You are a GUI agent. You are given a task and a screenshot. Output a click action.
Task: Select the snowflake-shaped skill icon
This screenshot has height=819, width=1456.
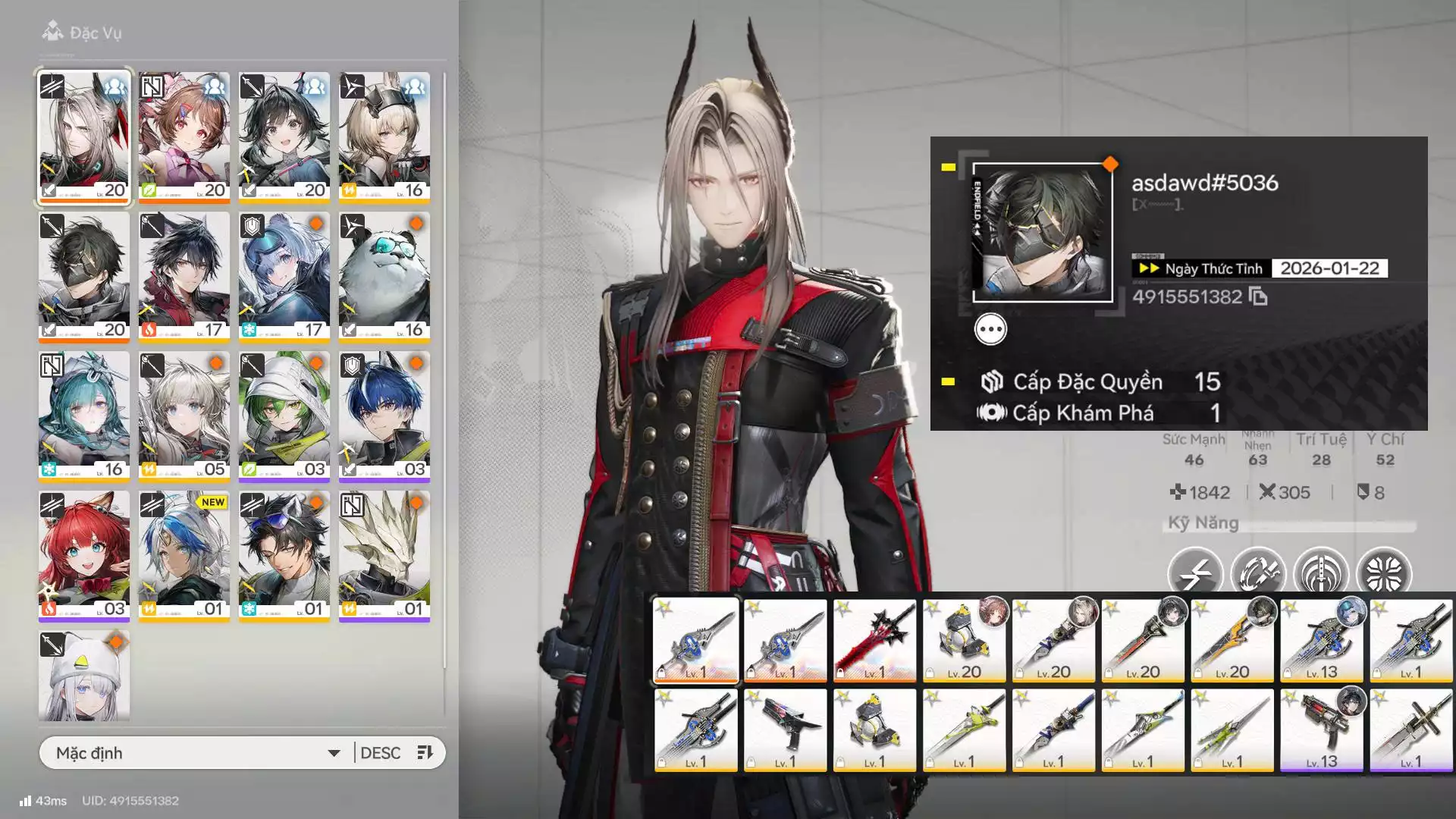point(1384,573)
